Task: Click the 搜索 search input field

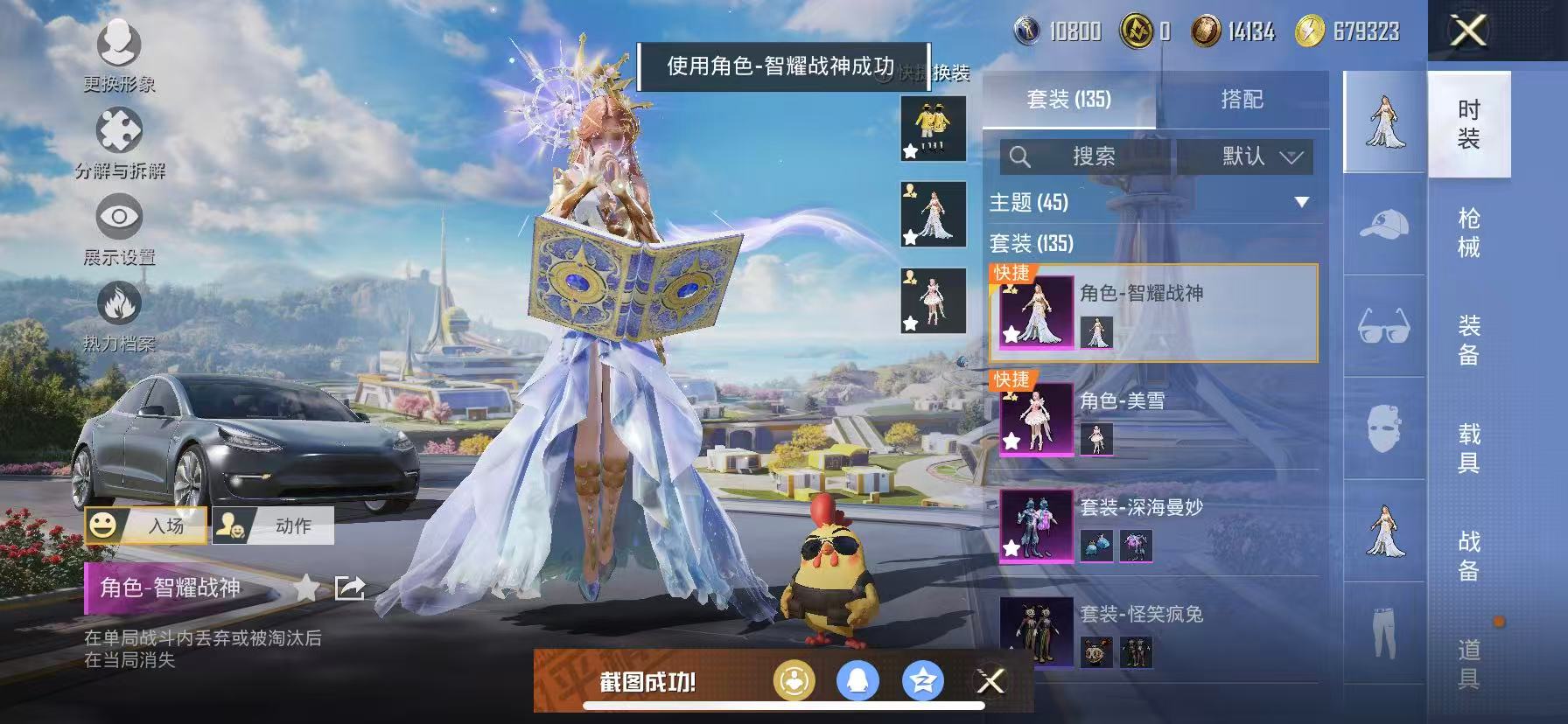Action: click(1094, 157)
